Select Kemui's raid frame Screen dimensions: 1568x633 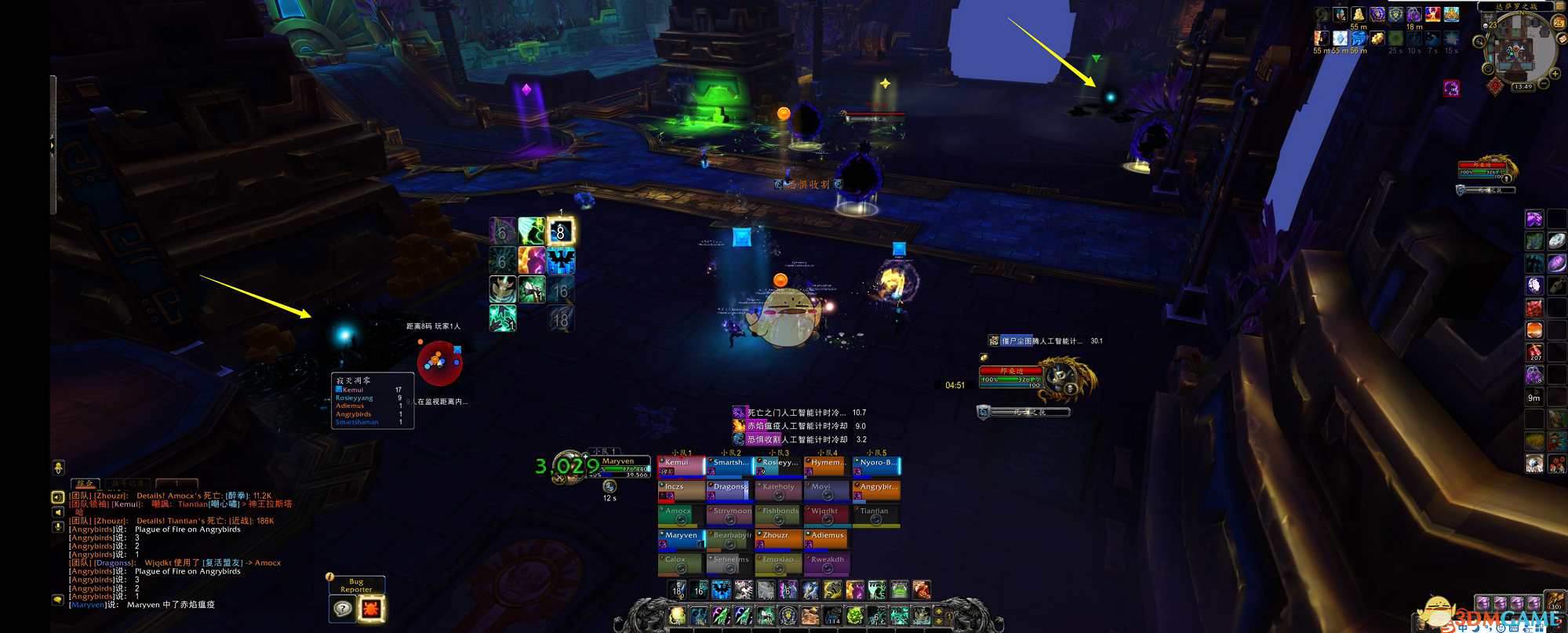681,466
